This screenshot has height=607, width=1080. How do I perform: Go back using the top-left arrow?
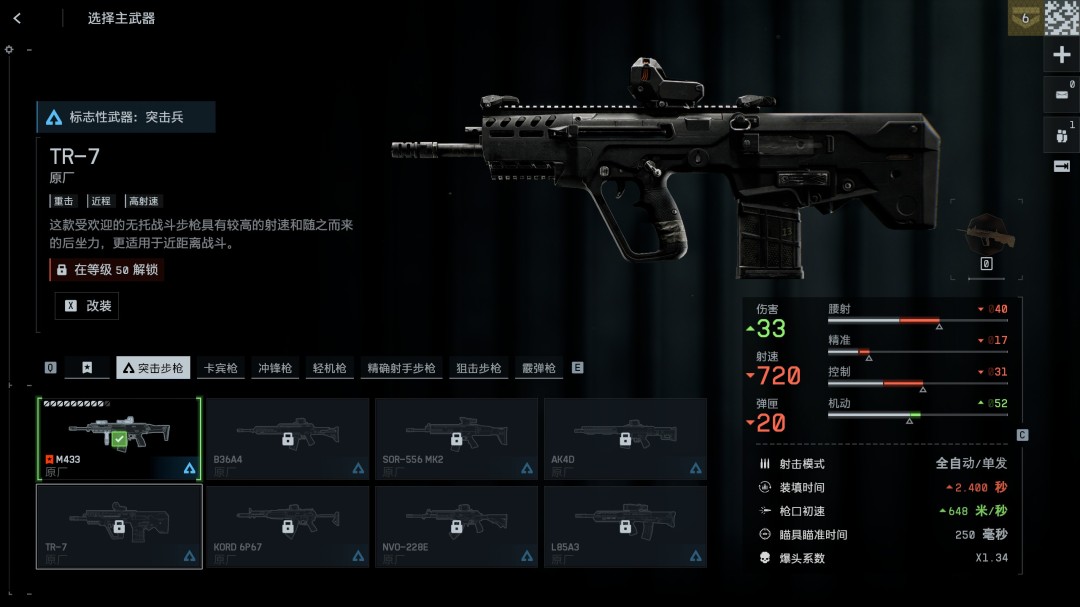click(x=17, y=18)
